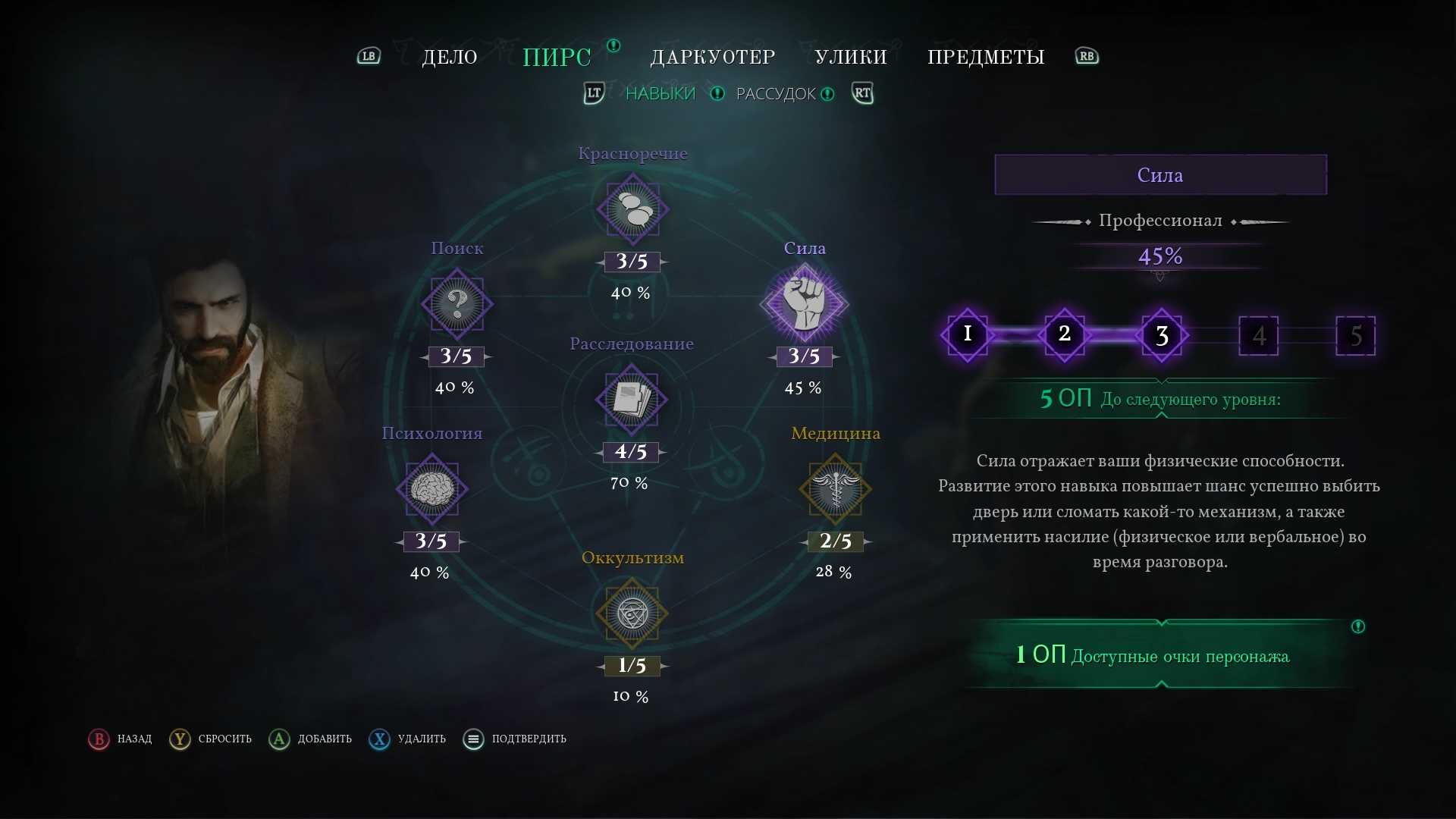
Task: Select the Поиск question-mark skill
Action: [x=457, y=304]
